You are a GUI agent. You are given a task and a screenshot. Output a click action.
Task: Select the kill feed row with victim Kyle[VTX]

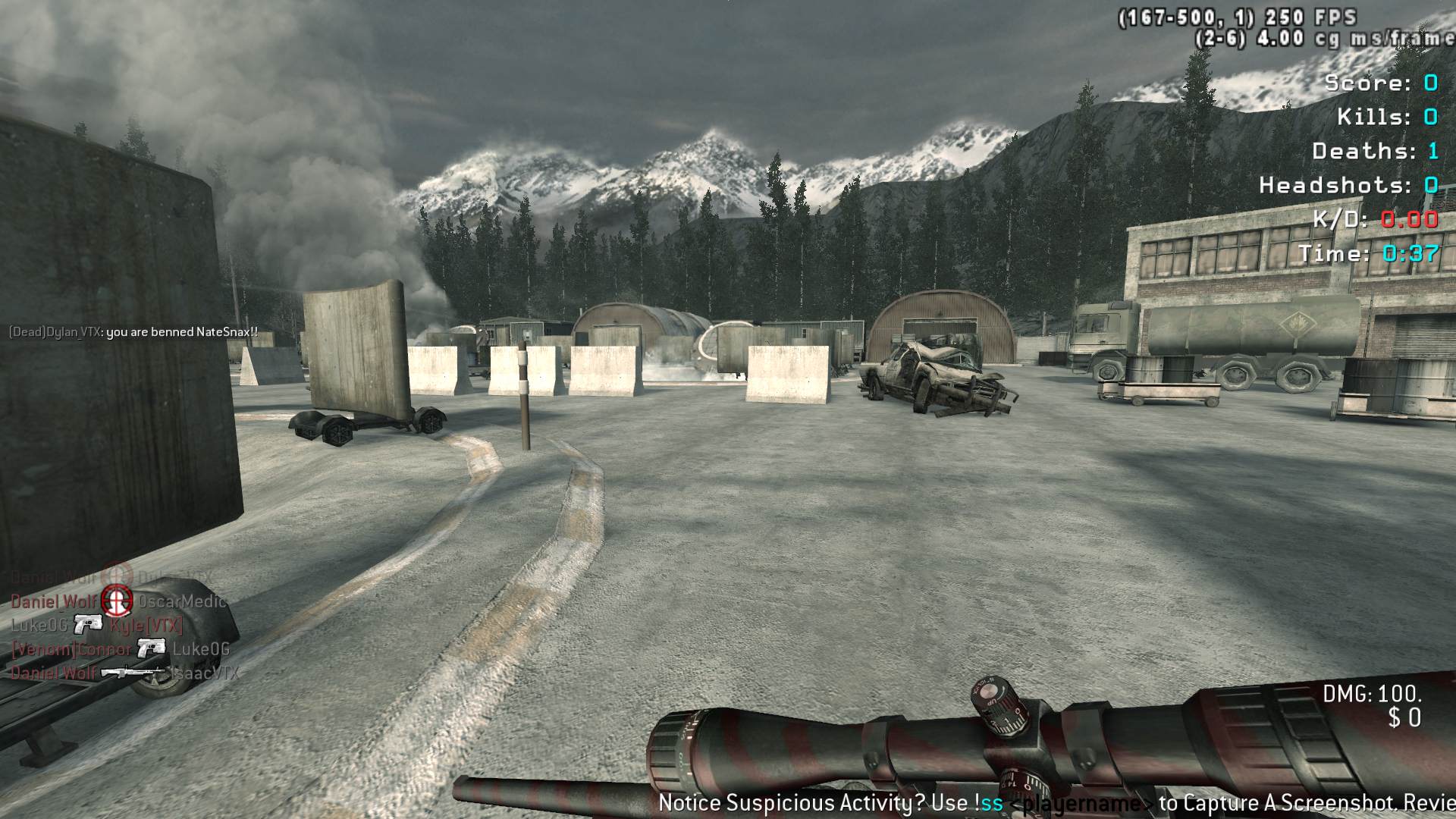[x=97, y=626]
